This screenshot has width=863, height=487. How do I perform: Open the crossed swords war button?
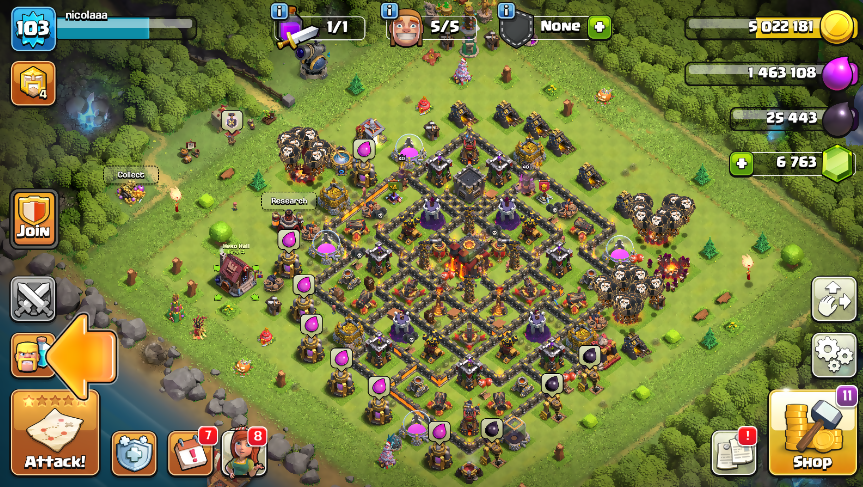point(33,299)
